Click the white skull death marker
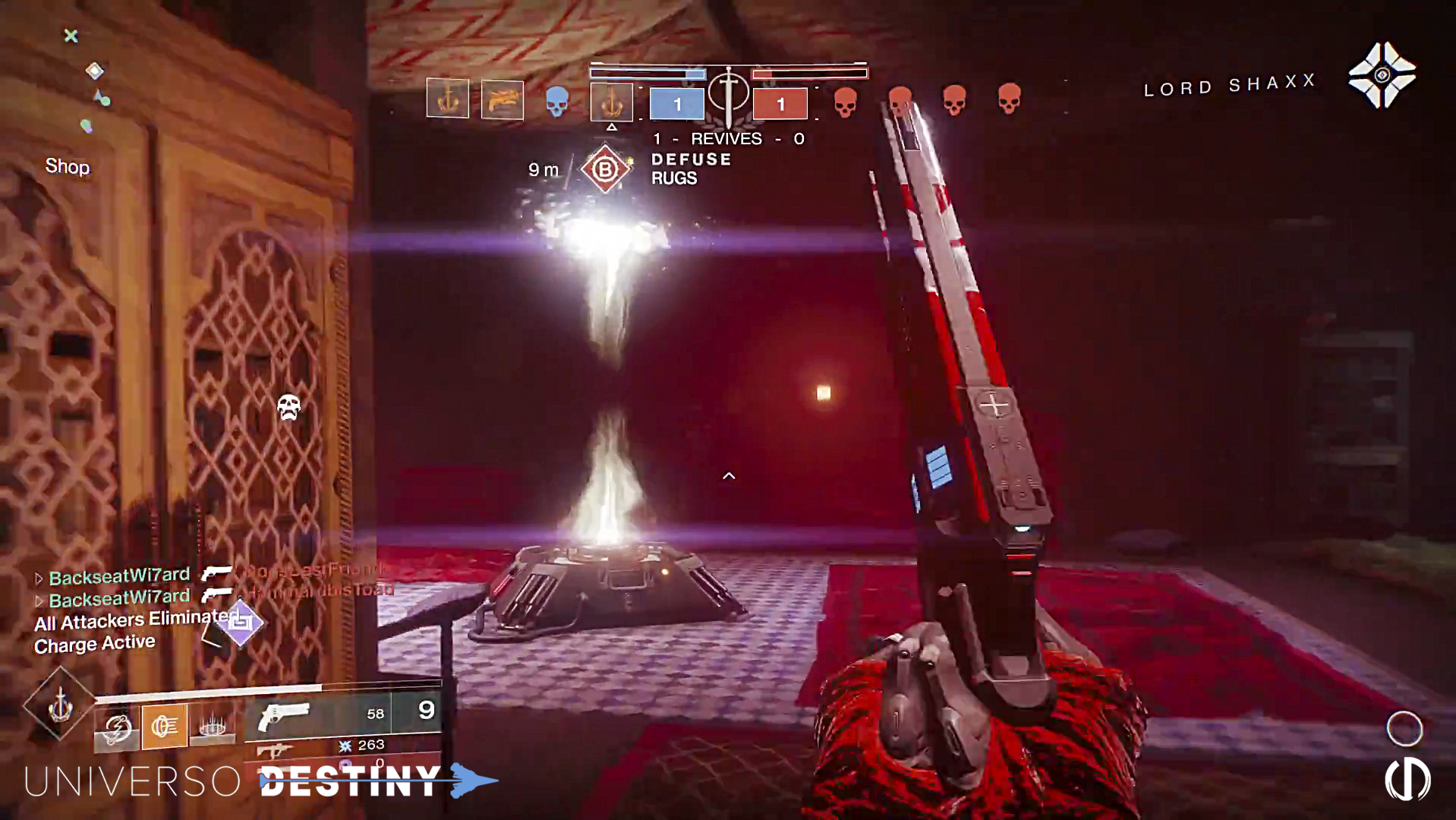Viewport: 1456px width, 820px height. pyautogui.click(x=288, y=407)
